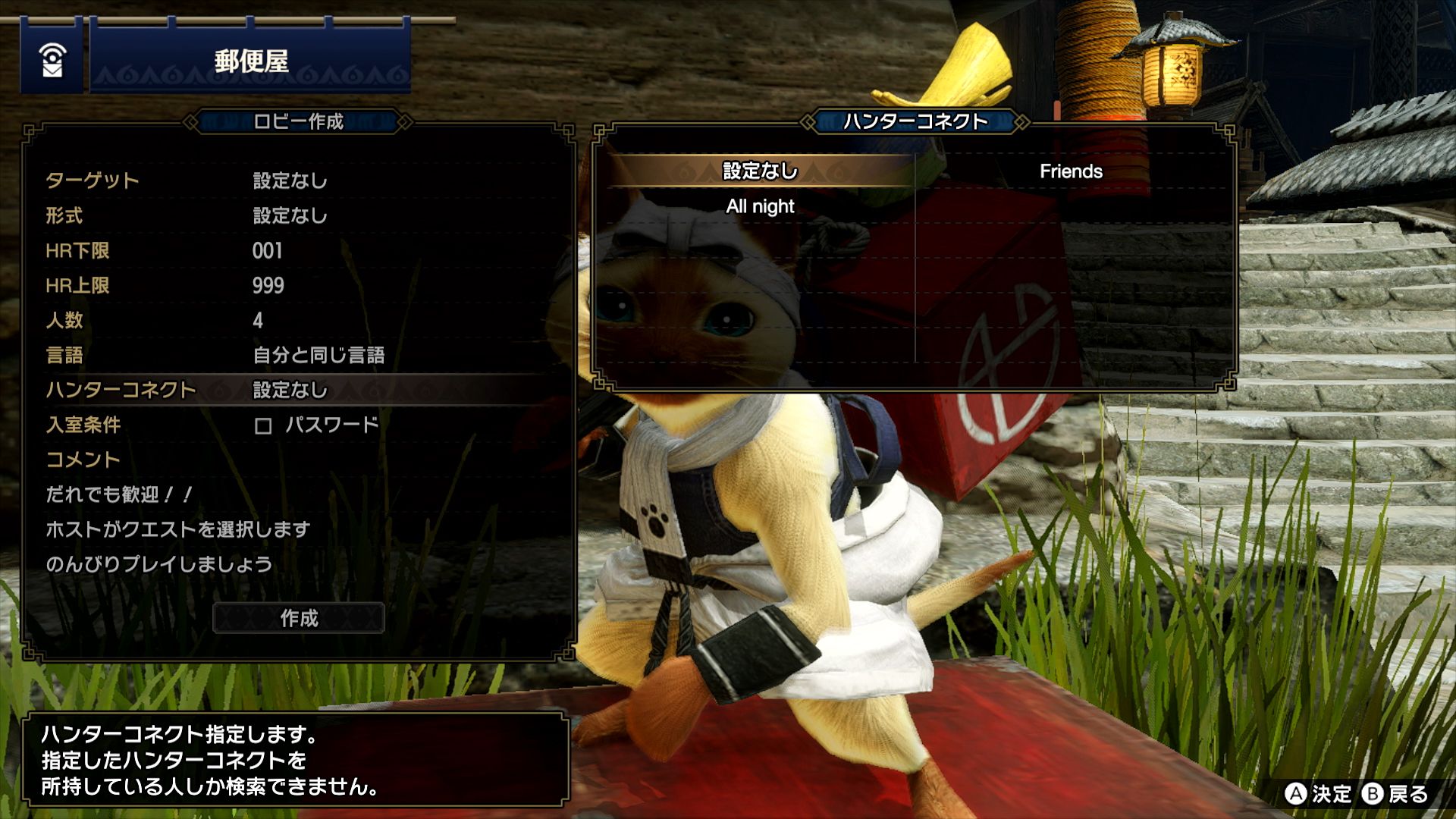
Task: Select the All night Hunter Connect group
Action: [760, 206]
